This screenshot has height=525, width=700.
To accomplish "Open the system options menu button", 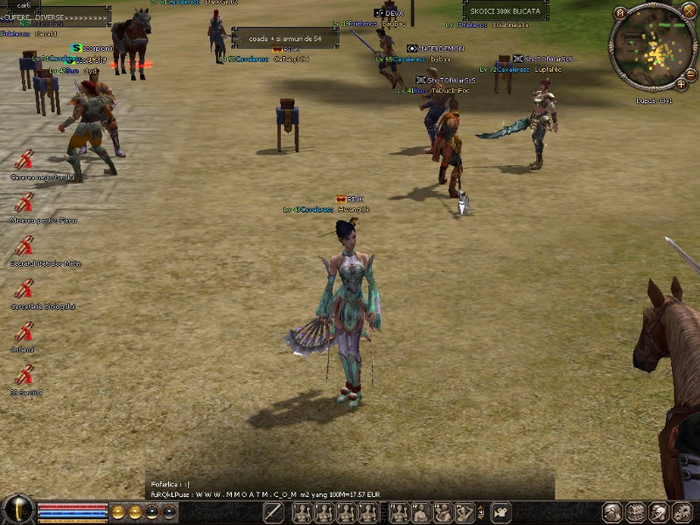I will point(681,513).
